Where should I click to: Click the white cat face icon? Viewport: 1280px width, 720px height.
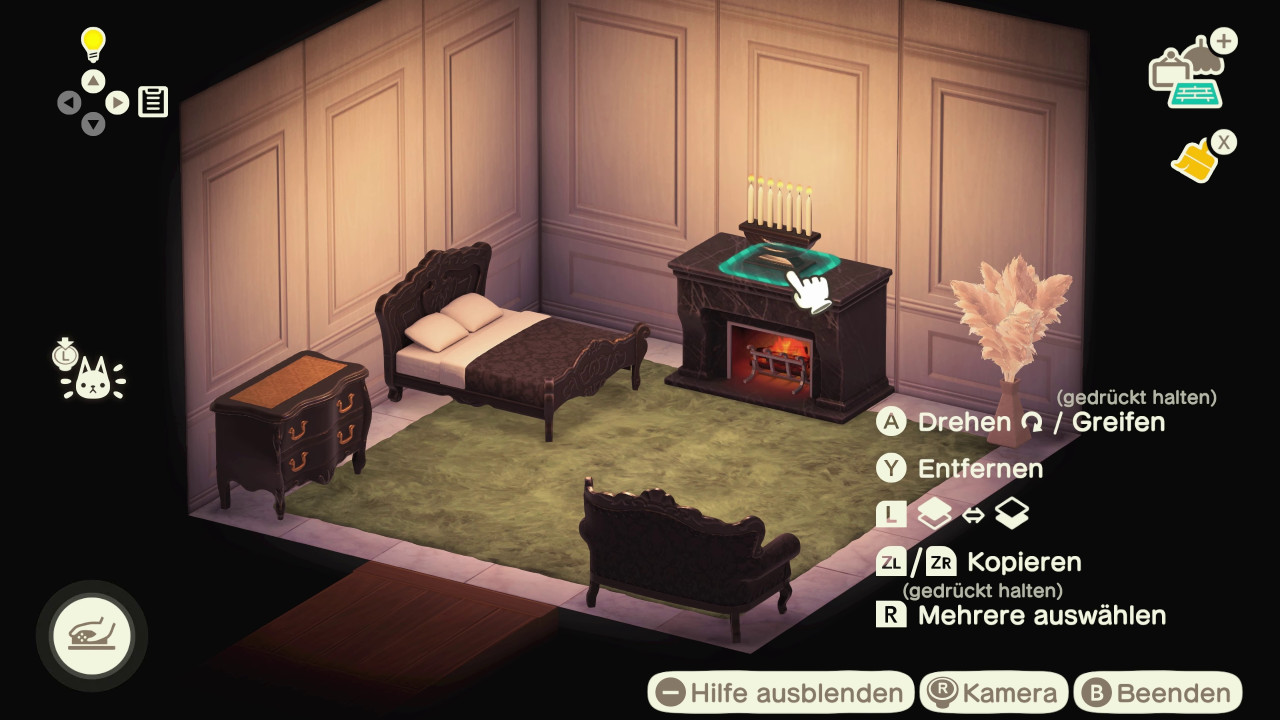click(92, 377)
